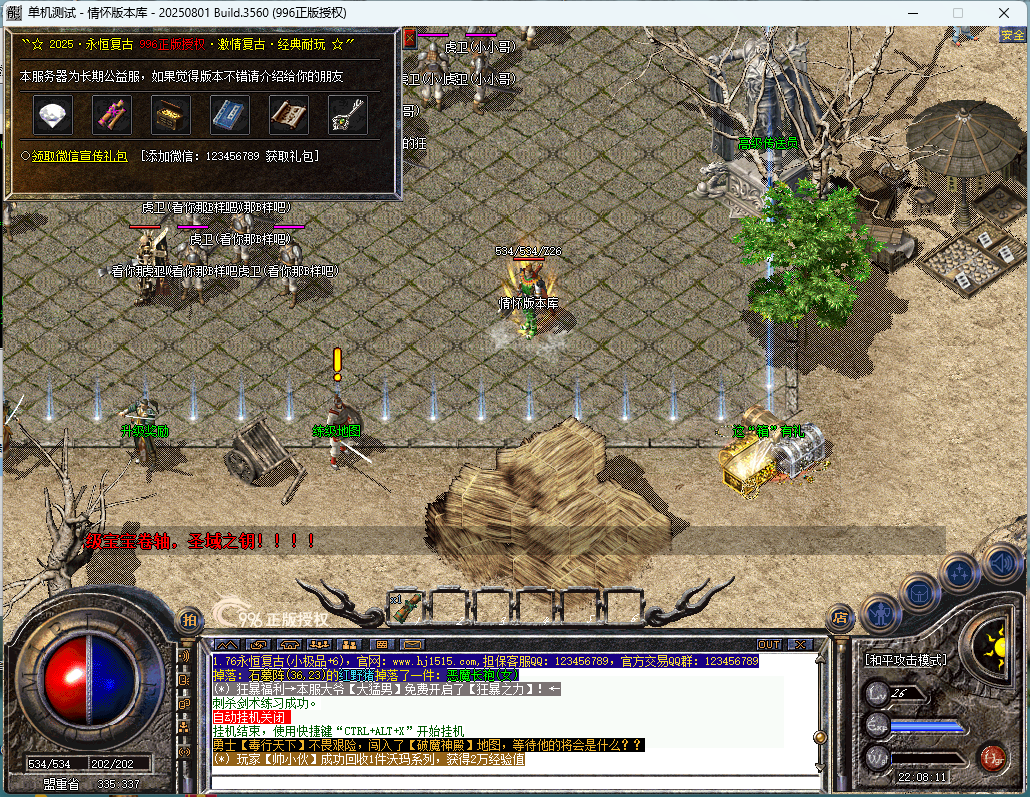Maximize the game window

pyautogui.click(x=957, y=13)
